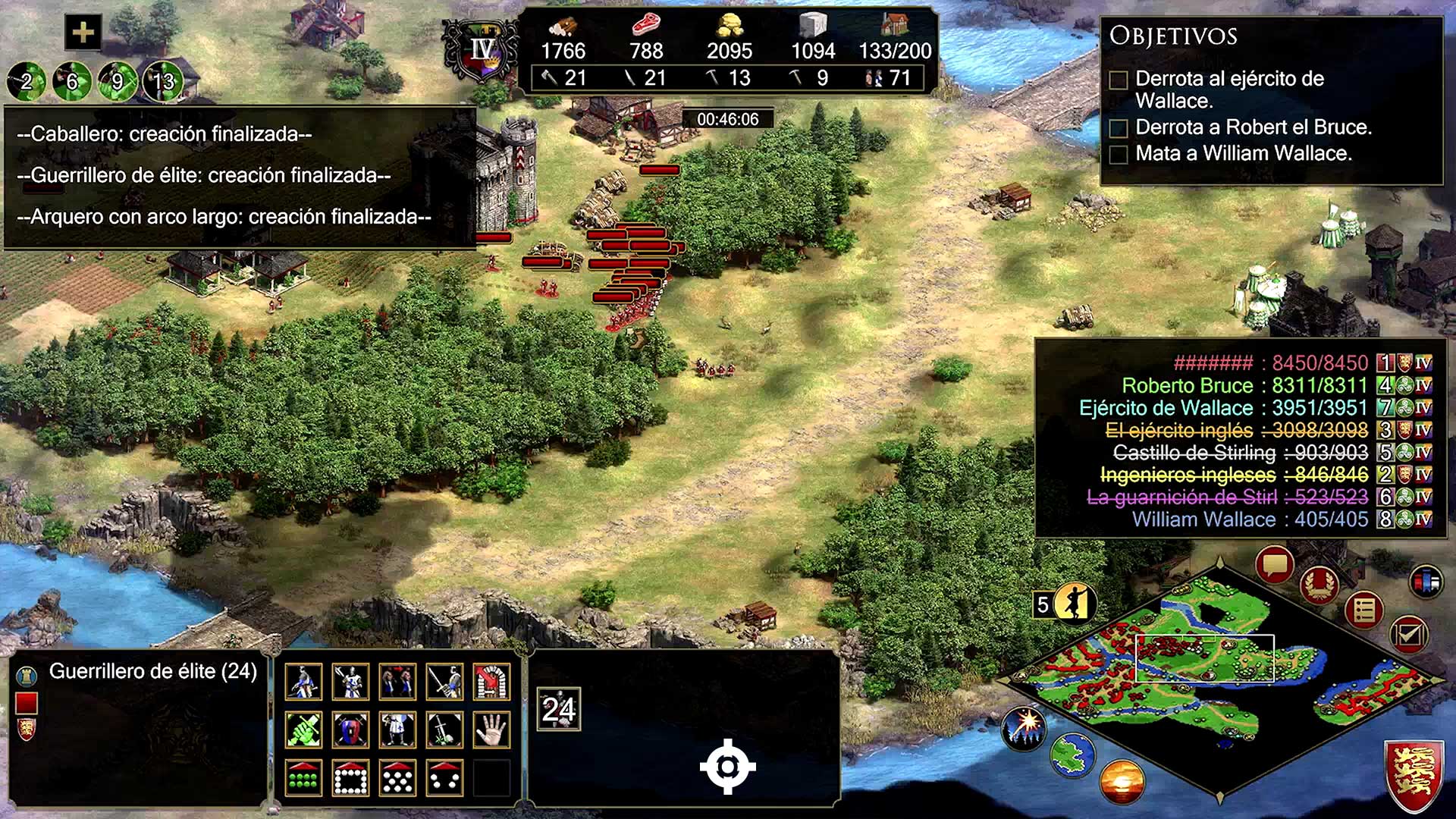Open the chat speech bubble button
This screenshot has width=1456, height=819.
[1274, 565]
